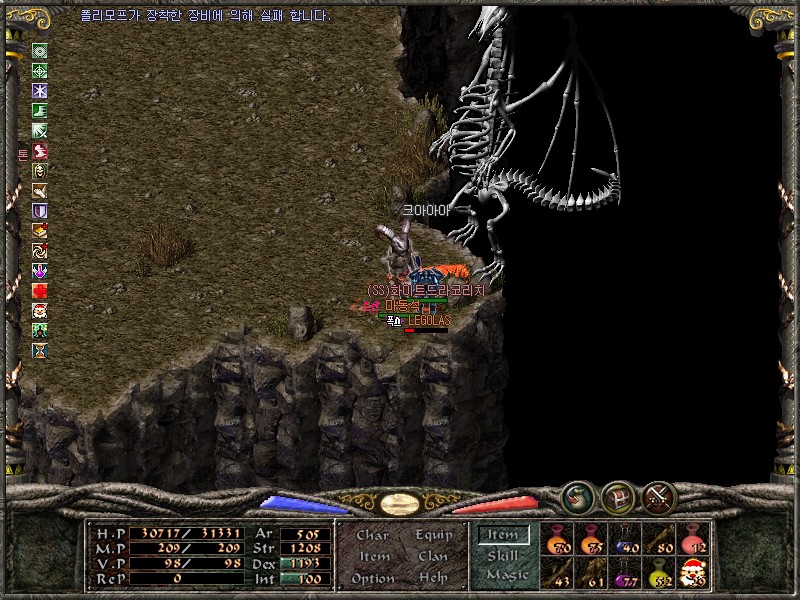
Task: Use the yellow-green potion with count 52
Action: pos(658,573)
